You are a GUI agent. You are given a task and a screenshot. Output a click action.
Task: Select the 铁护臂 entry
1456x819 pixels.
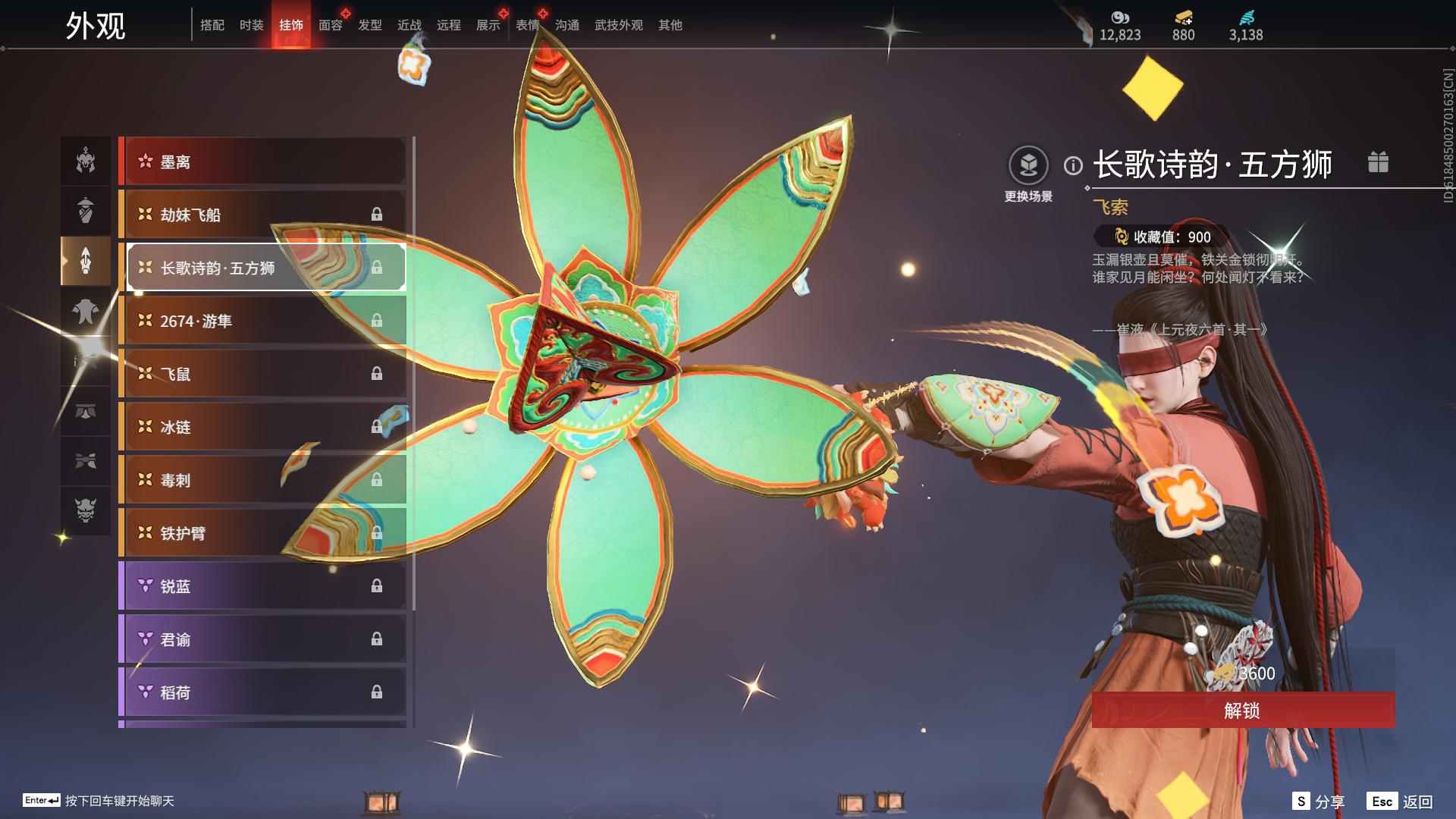click(262, 533)
